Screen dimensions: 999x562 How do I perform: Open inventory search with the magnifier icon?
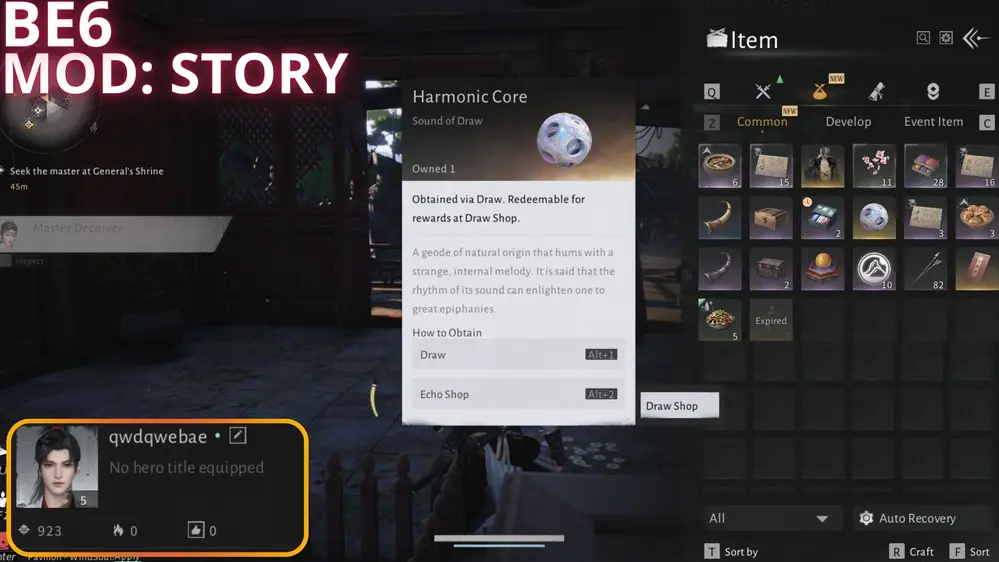[x=924, y=38]
